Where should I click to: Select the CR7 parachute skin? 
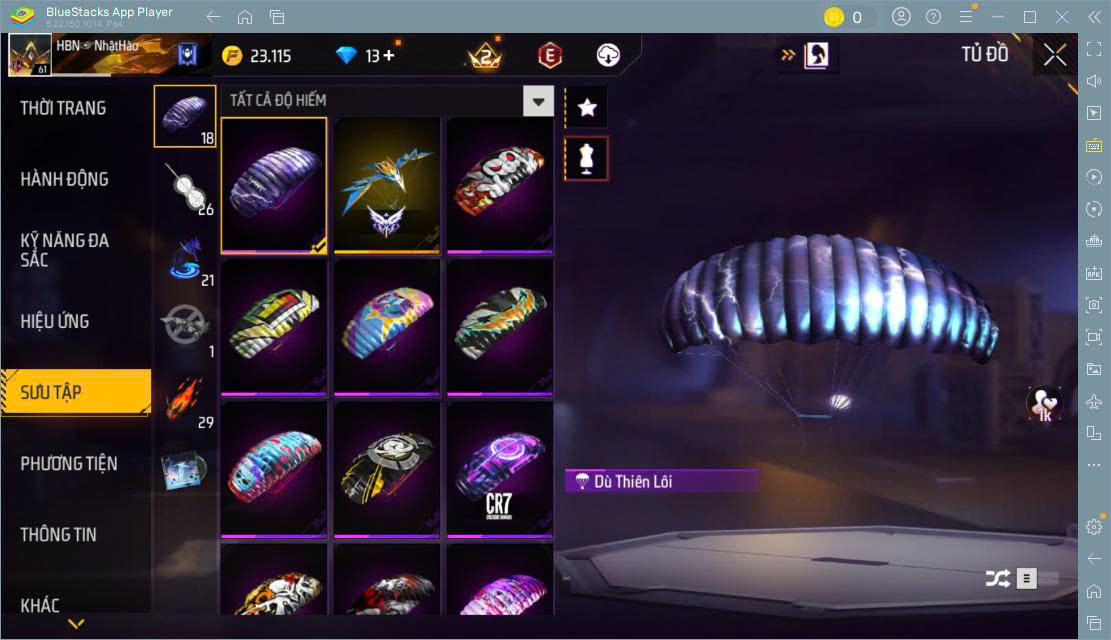point(499,468)
